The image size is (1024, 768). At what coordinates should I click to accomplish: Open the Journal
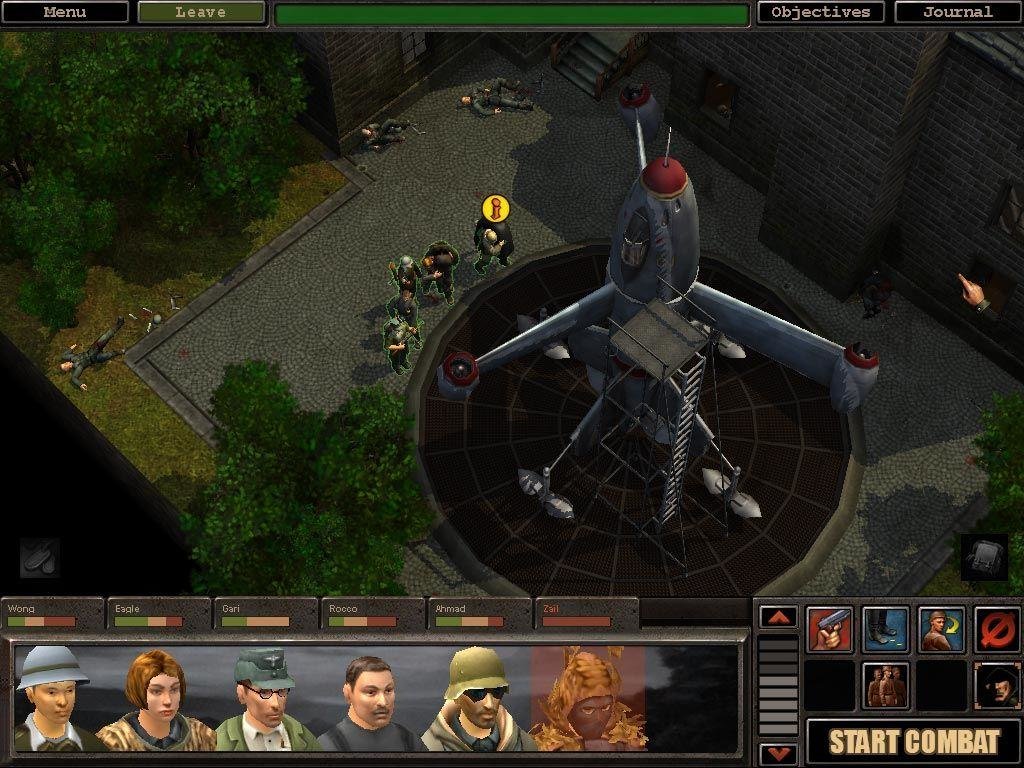coord(957,13)
